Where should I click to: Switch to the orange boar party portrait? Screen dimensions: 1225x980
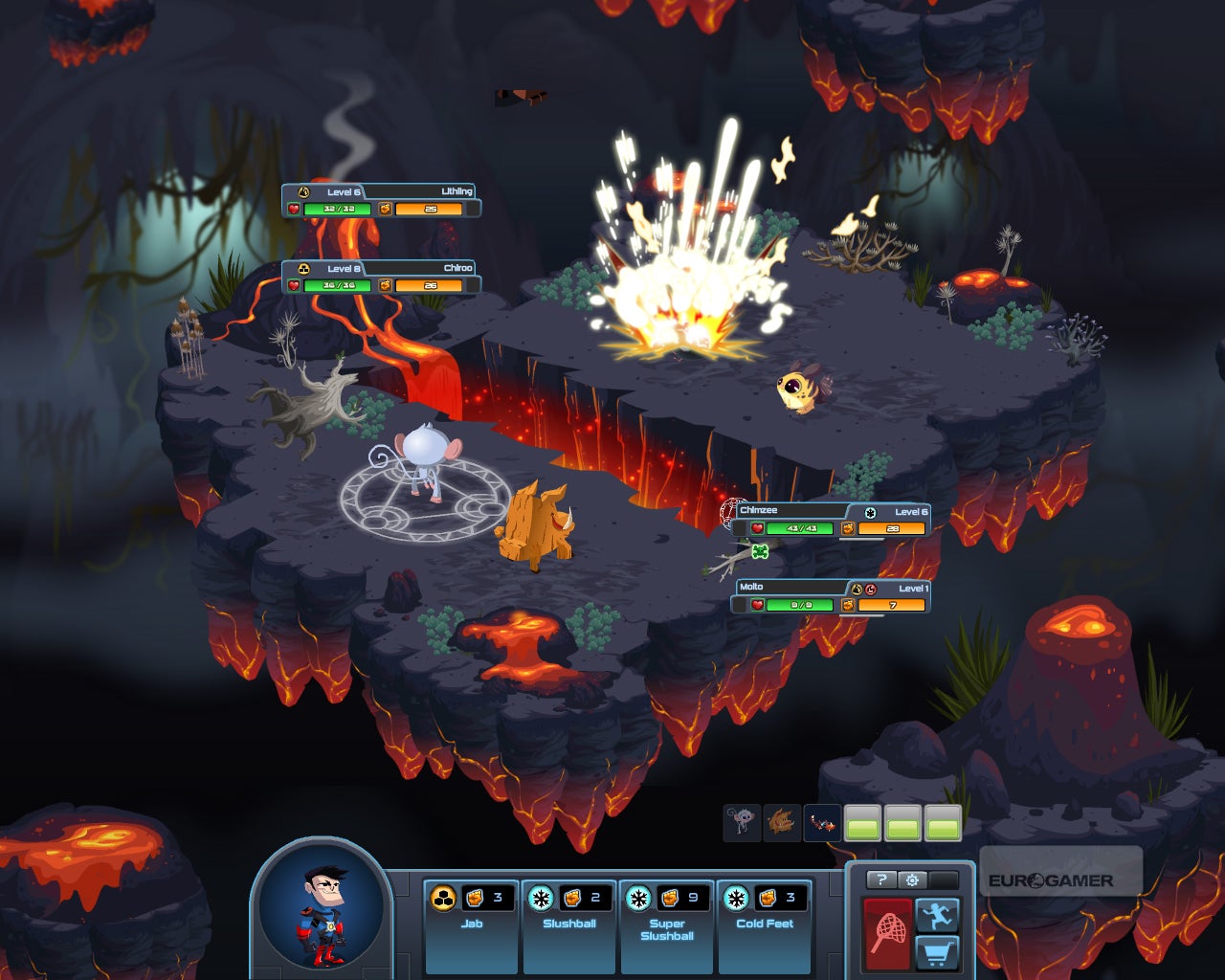point(782,822)
